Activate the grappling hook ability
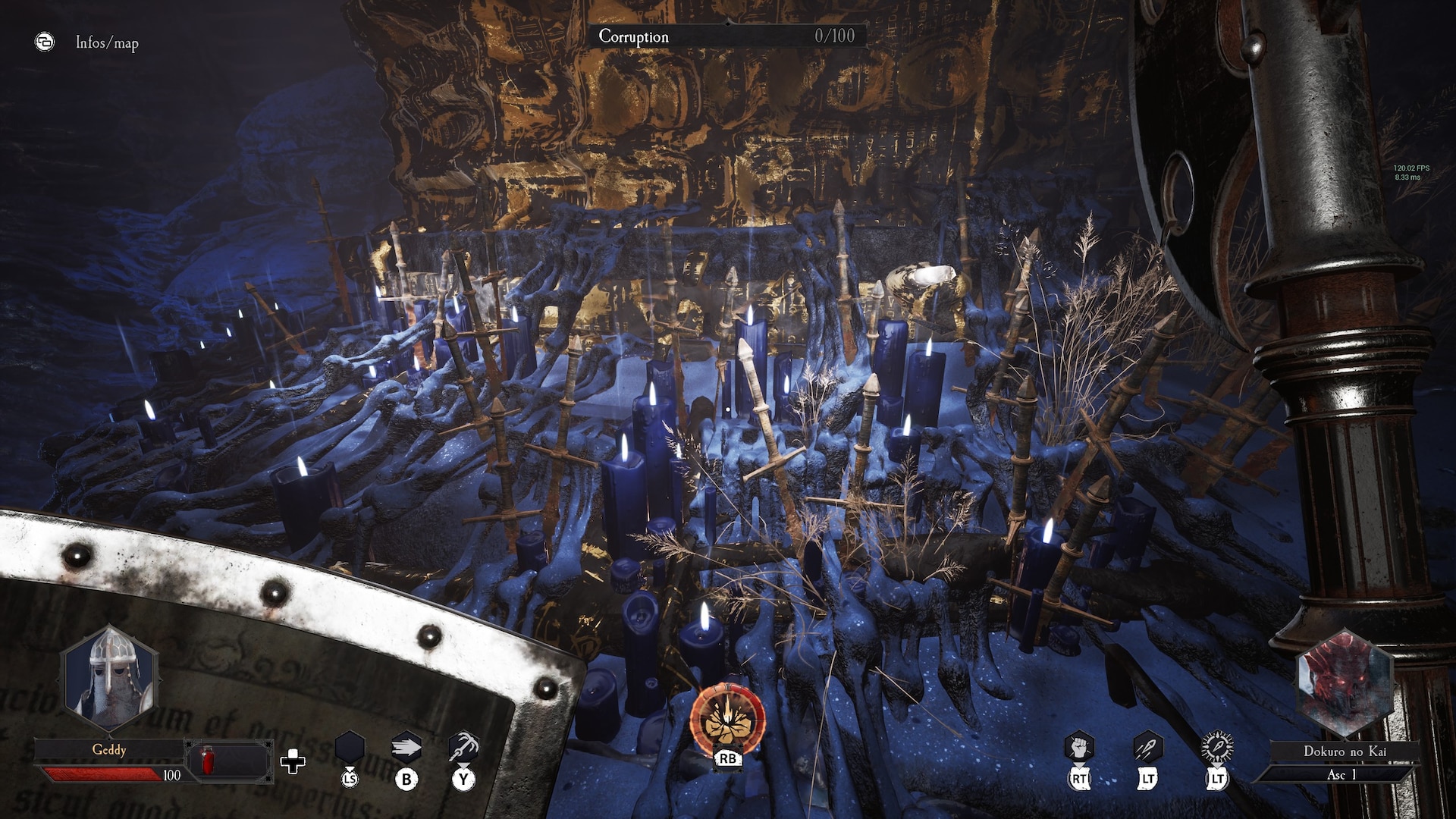1456x819 pixels. coord(463,748)
